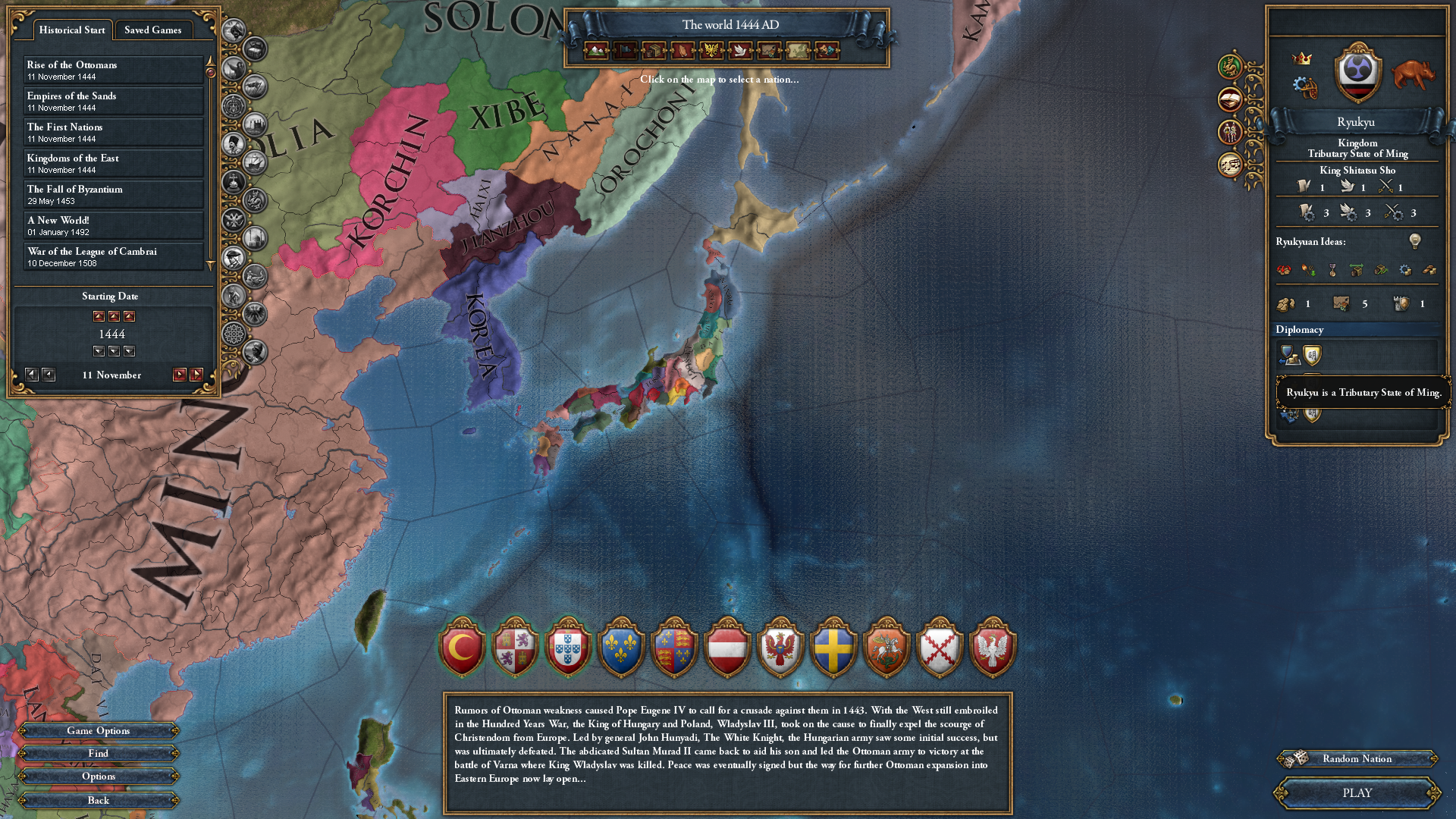Advance the date with the right arrow
Image resolution: width=1456 pixels, height=819 pixels.
click(182, 374)
